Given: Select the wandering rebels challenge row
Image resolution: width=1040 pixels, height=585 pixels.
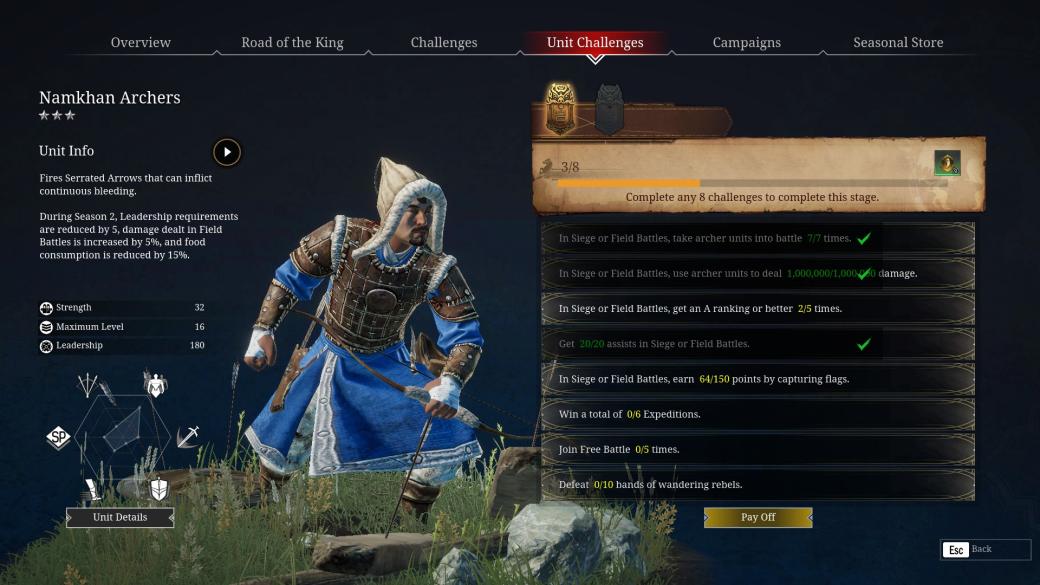Looking at the screenshot, I should [757, 485].
